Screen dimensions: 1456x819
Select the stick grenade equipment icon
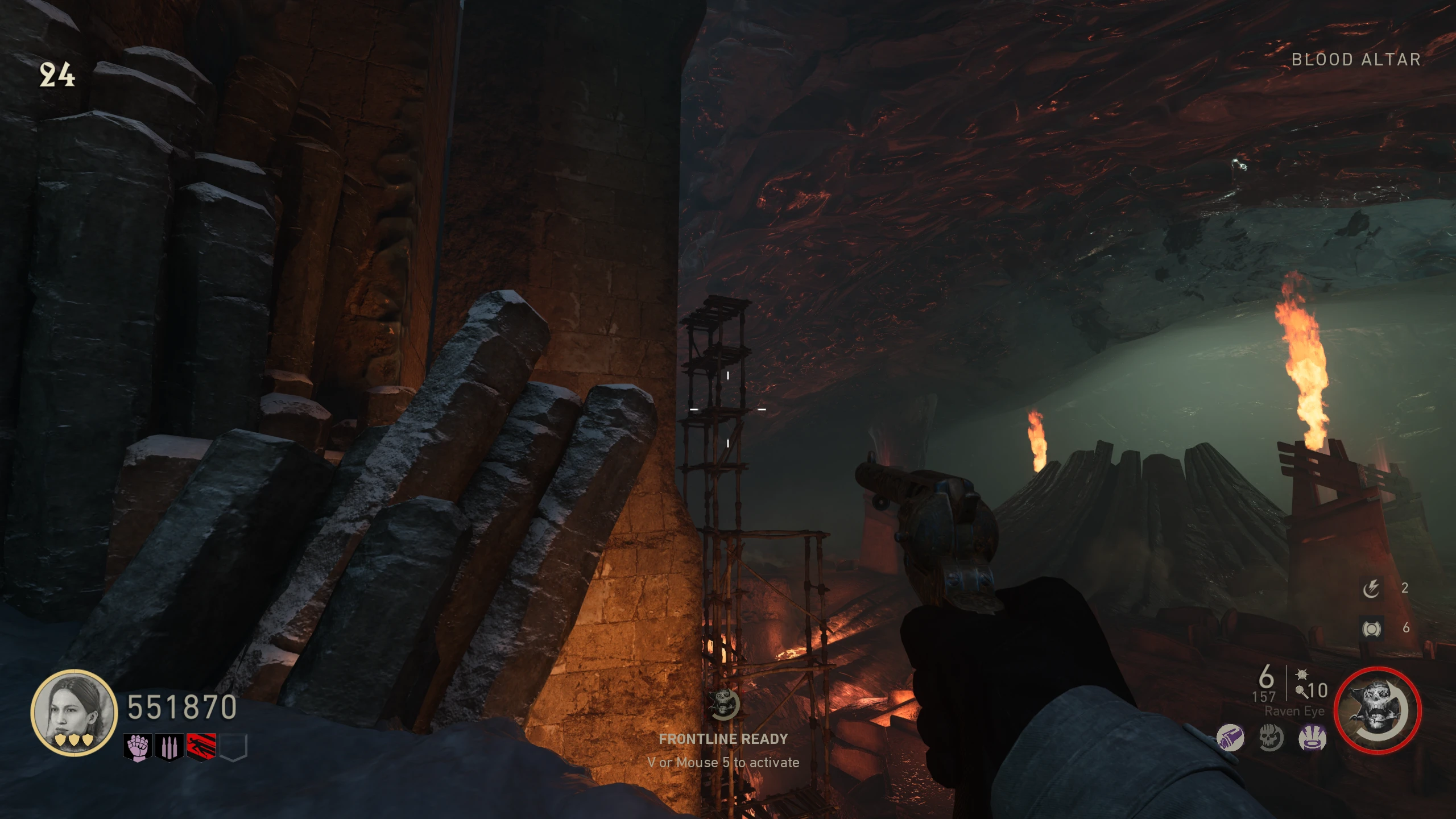tap(1301, 691)
